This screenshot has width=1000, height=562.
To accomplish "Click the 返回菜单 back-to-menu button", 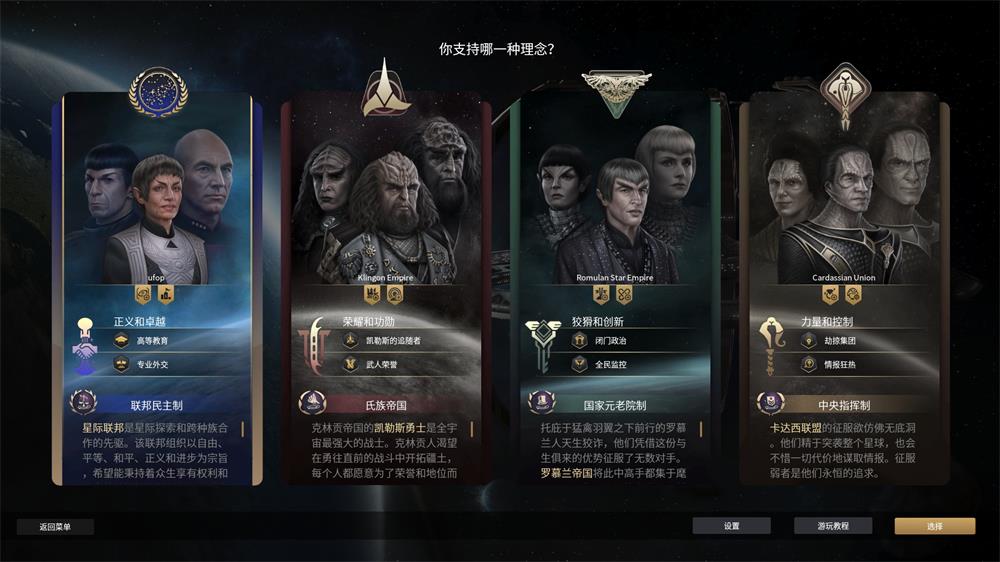I will [x=56, y=526].
